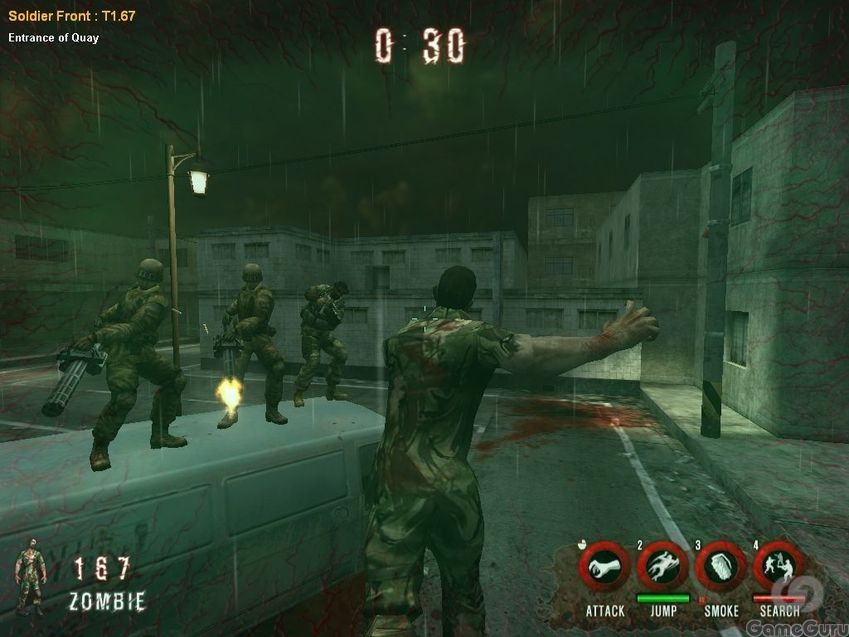Click the zombie character portrait
The height and width of the screenshot is (637, 849).
pyautogui.click(x=31, y=581)
